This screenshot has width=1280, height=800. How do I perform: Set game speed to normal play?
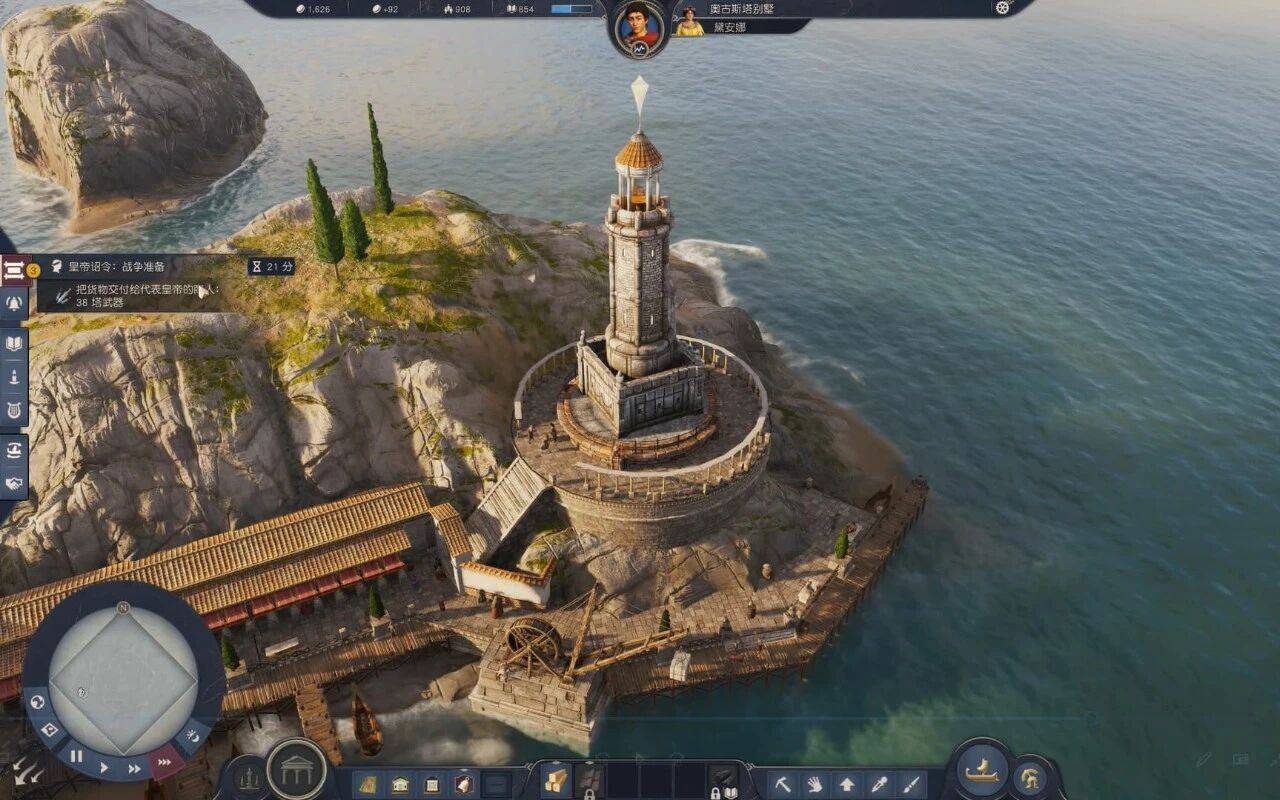[103, 768]
